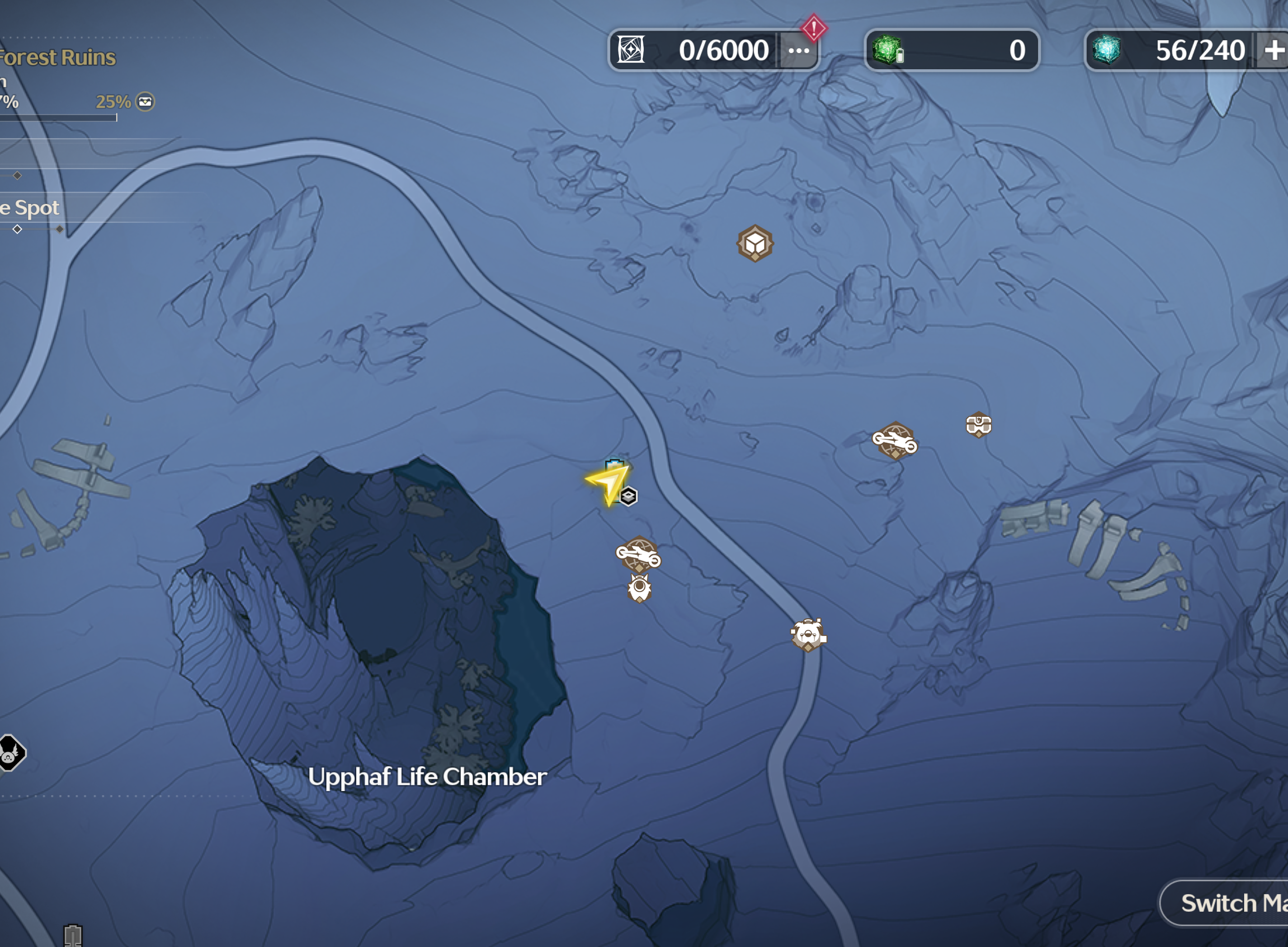Click the plus button beside 56/240

[1274, 51]
